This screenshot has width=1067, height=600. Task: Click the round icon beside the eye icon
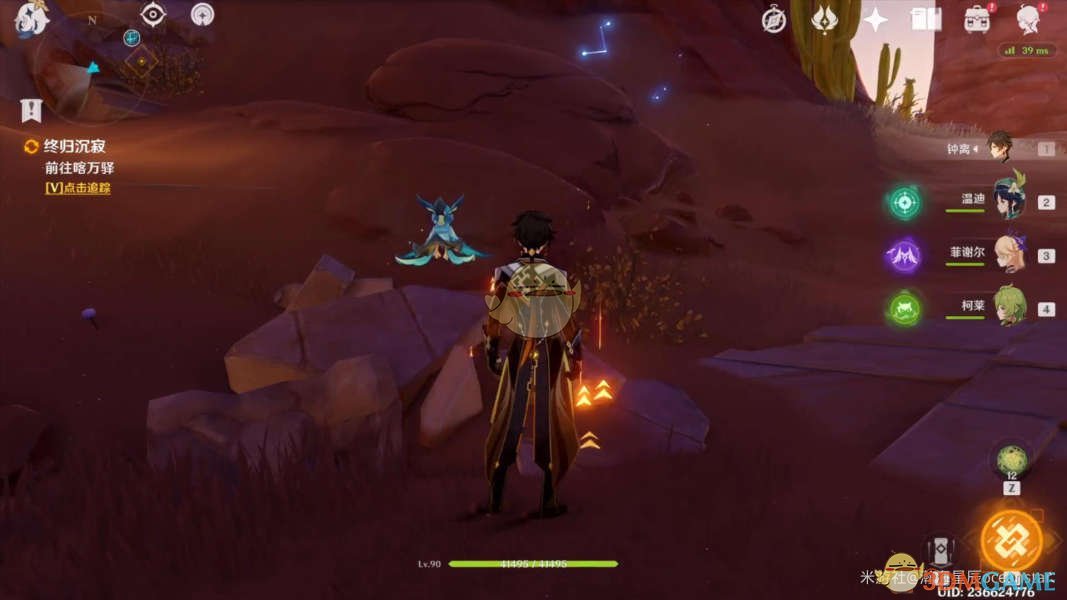[x=202, y=15]
